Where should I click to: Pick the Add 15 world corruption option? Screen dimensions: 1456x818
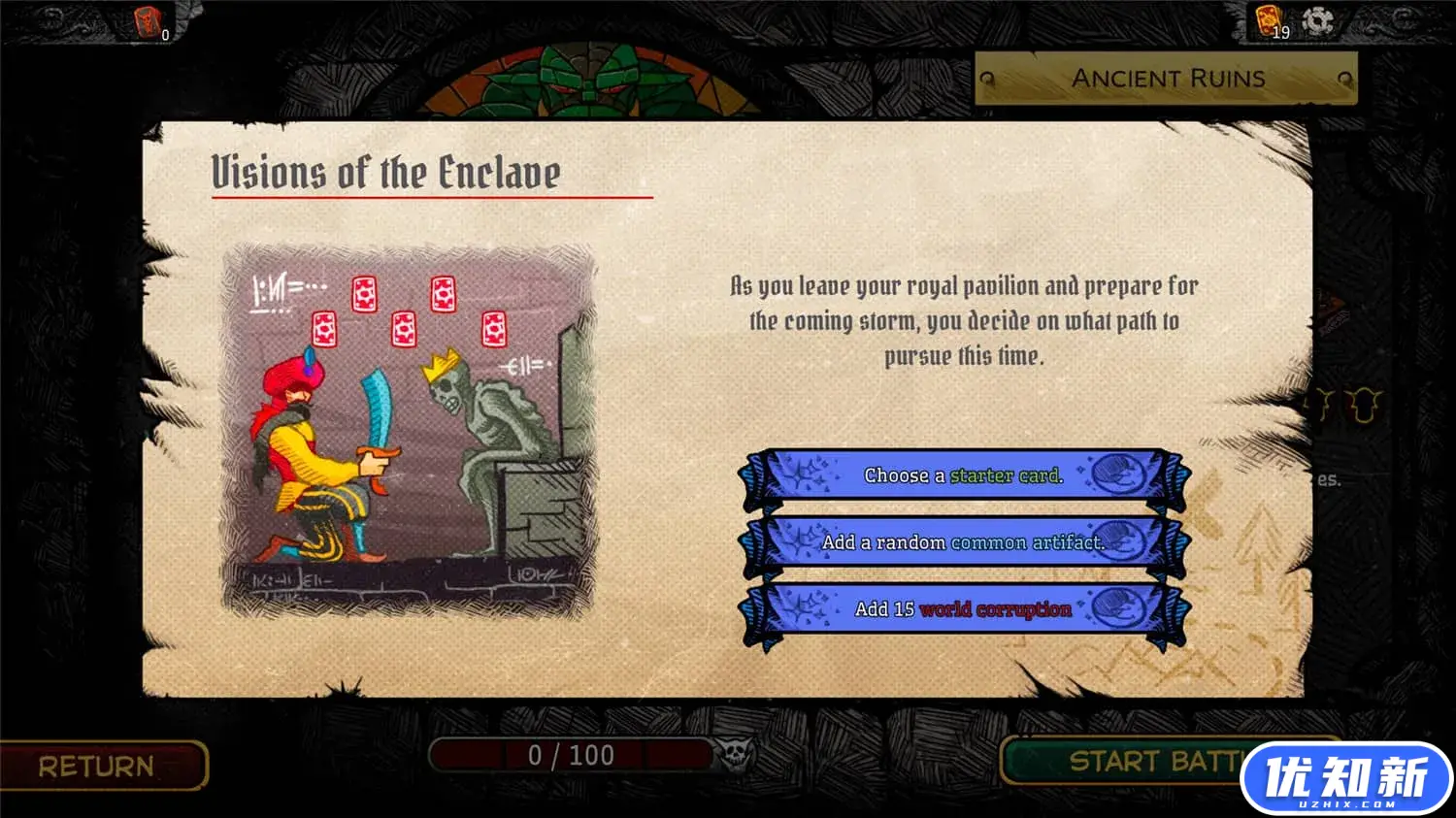coord(963,609)
